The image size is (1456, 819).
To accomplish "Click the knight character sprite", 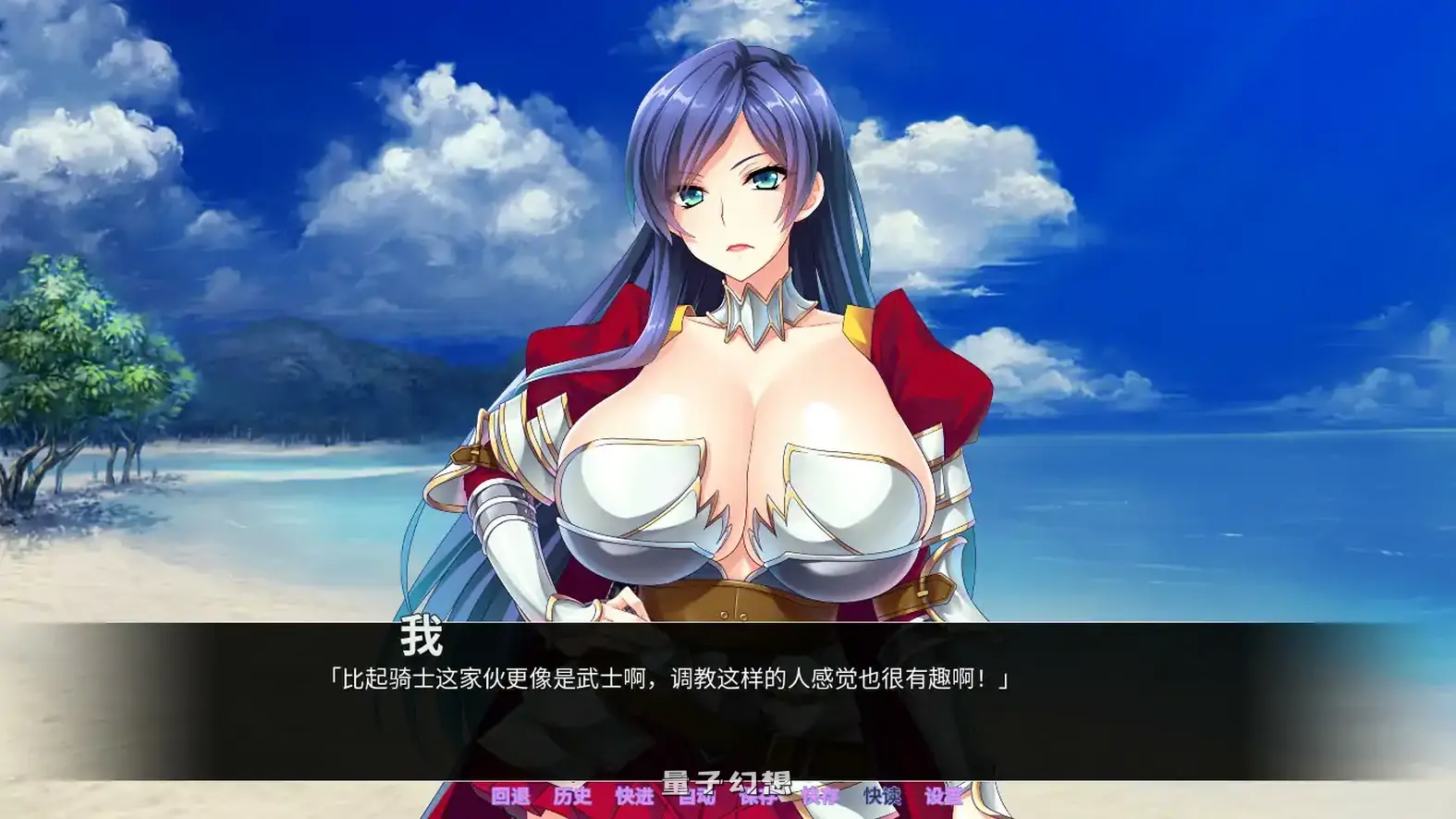I will point(730,416).
